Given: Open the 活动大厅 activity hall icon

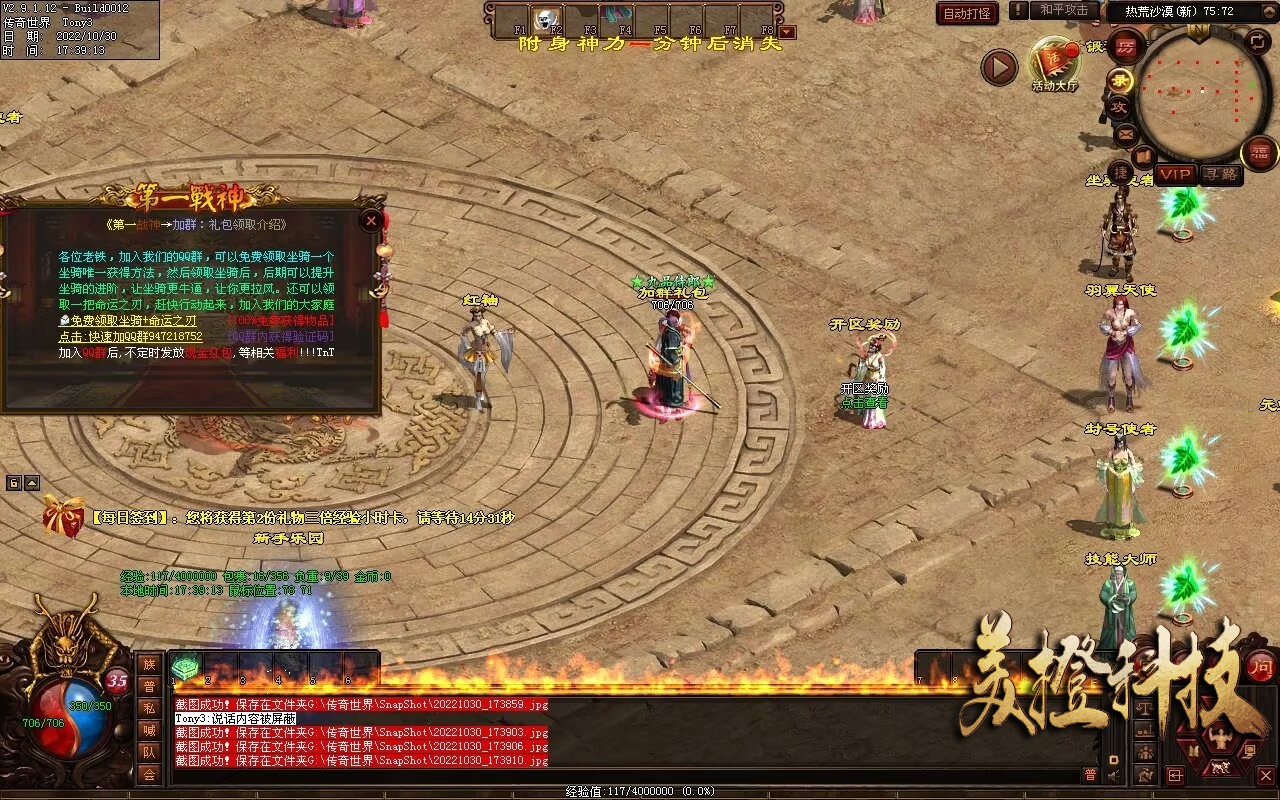Looking at the screenshot, I should [1054, 64].
